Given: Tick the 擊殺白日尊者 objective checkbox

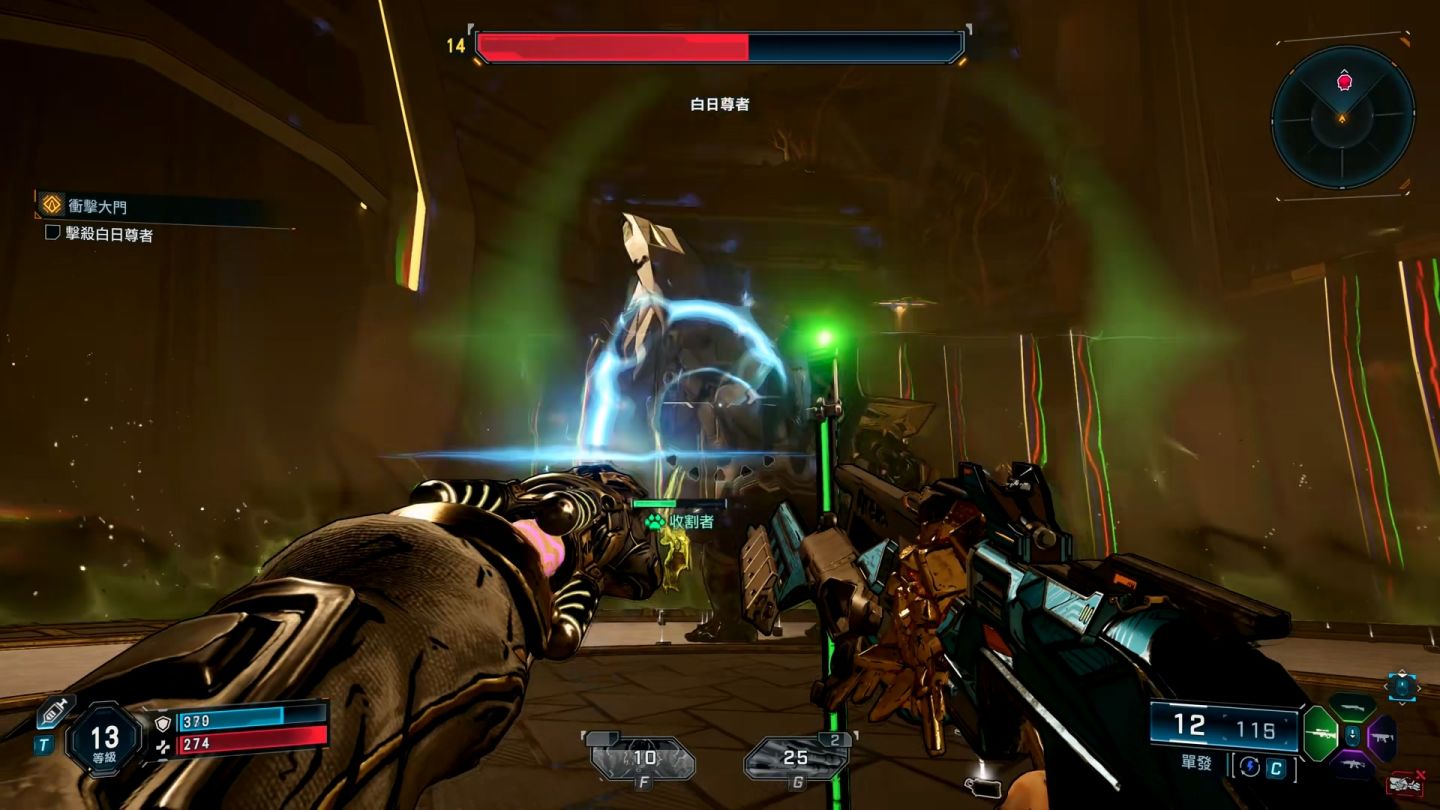Looking at the screenshot, I should pyautogui.click(x=53, y=233).
